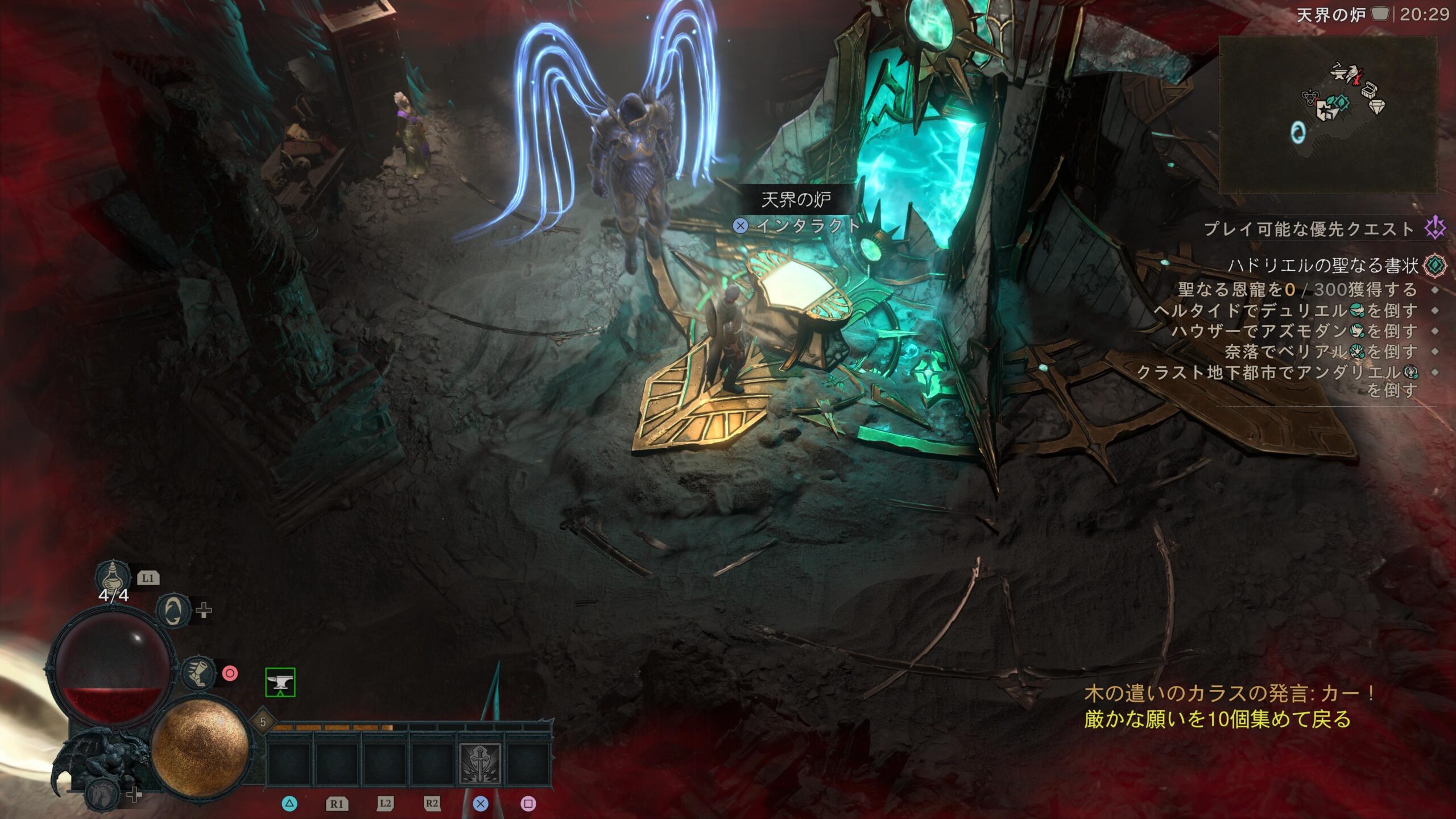
Task: Select the 聖なる恩寵を0/300獲得する objective
Action: 1297,289
